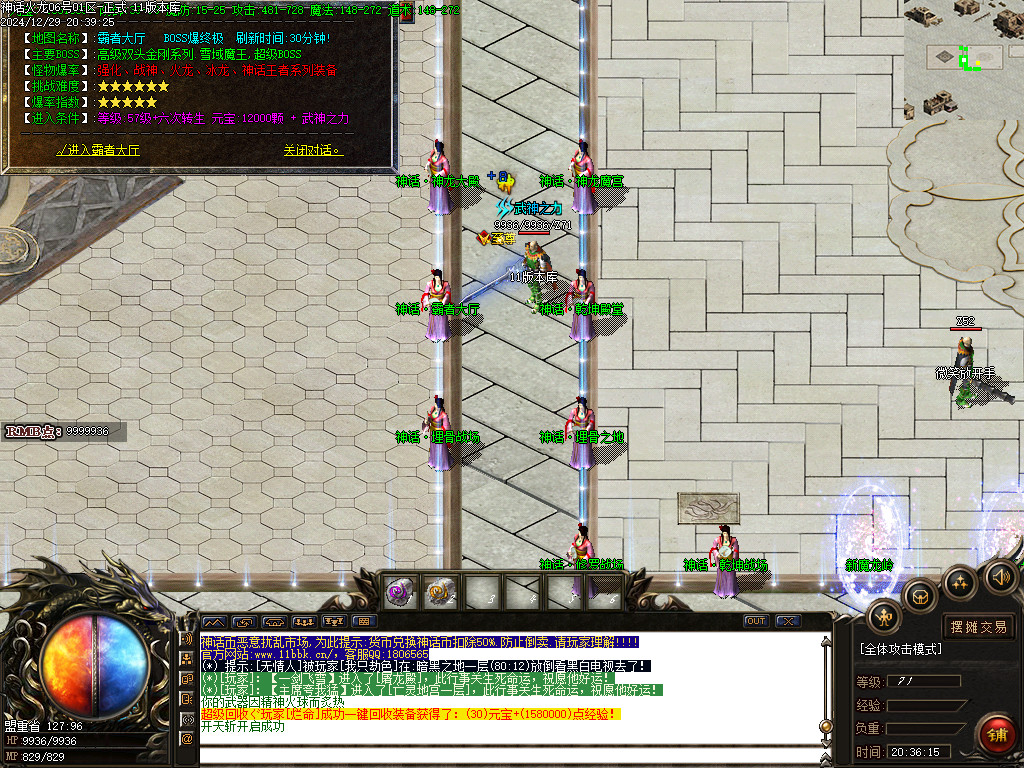This screenshot has height=768, width=1024.
Task: Click the X button beside OUT
Action: 787,621
